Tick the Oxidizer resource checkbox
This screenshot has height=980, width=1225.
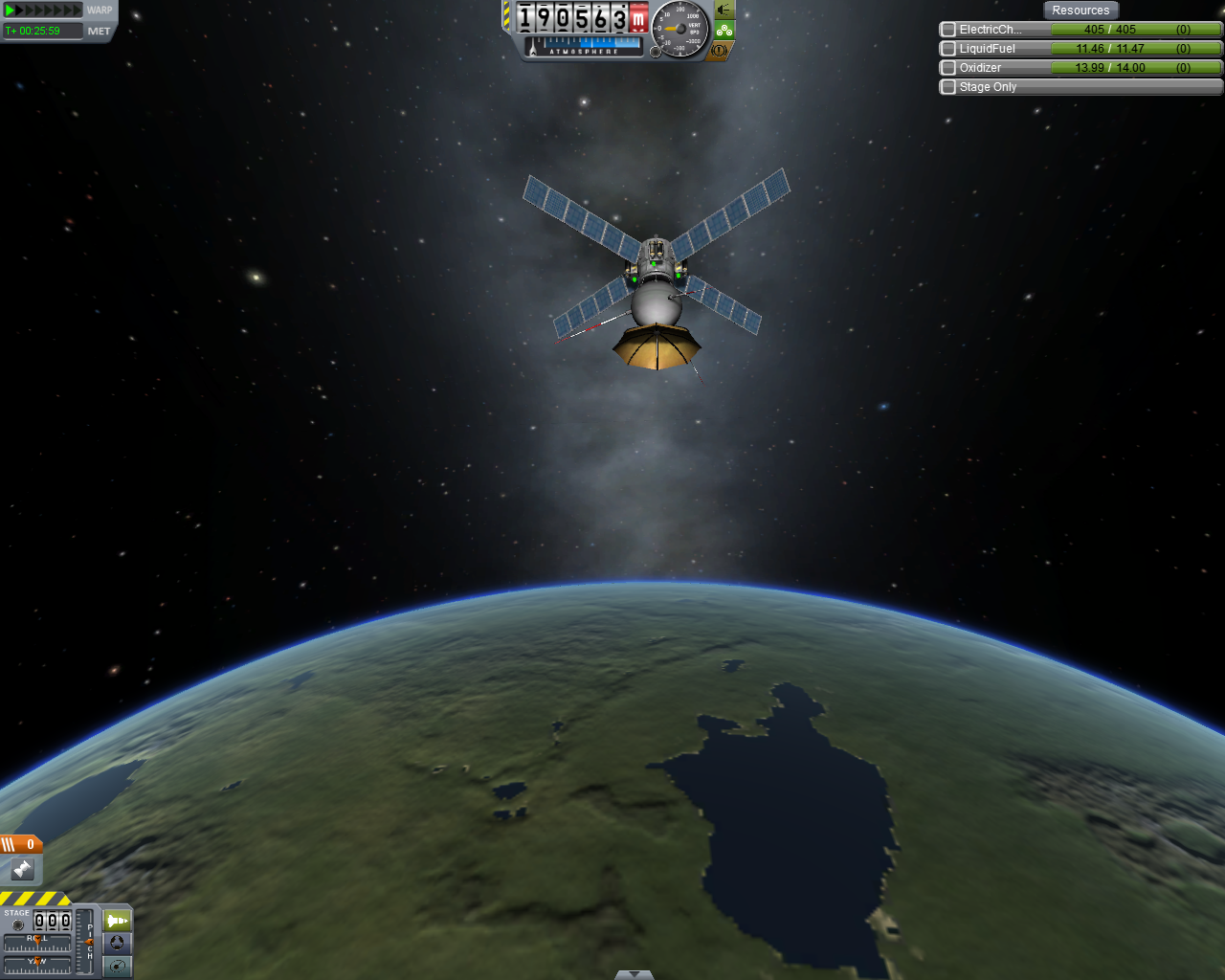948,68
